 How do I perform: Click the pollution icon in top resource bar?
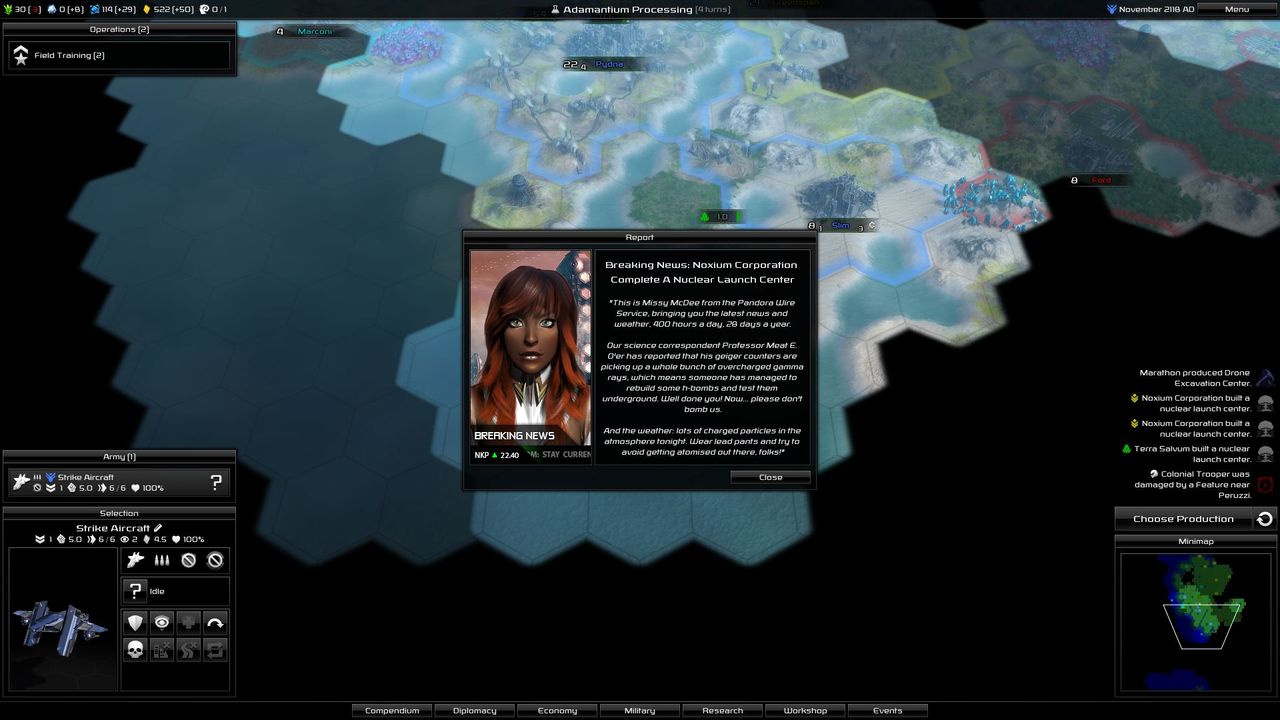click(51, 9)
